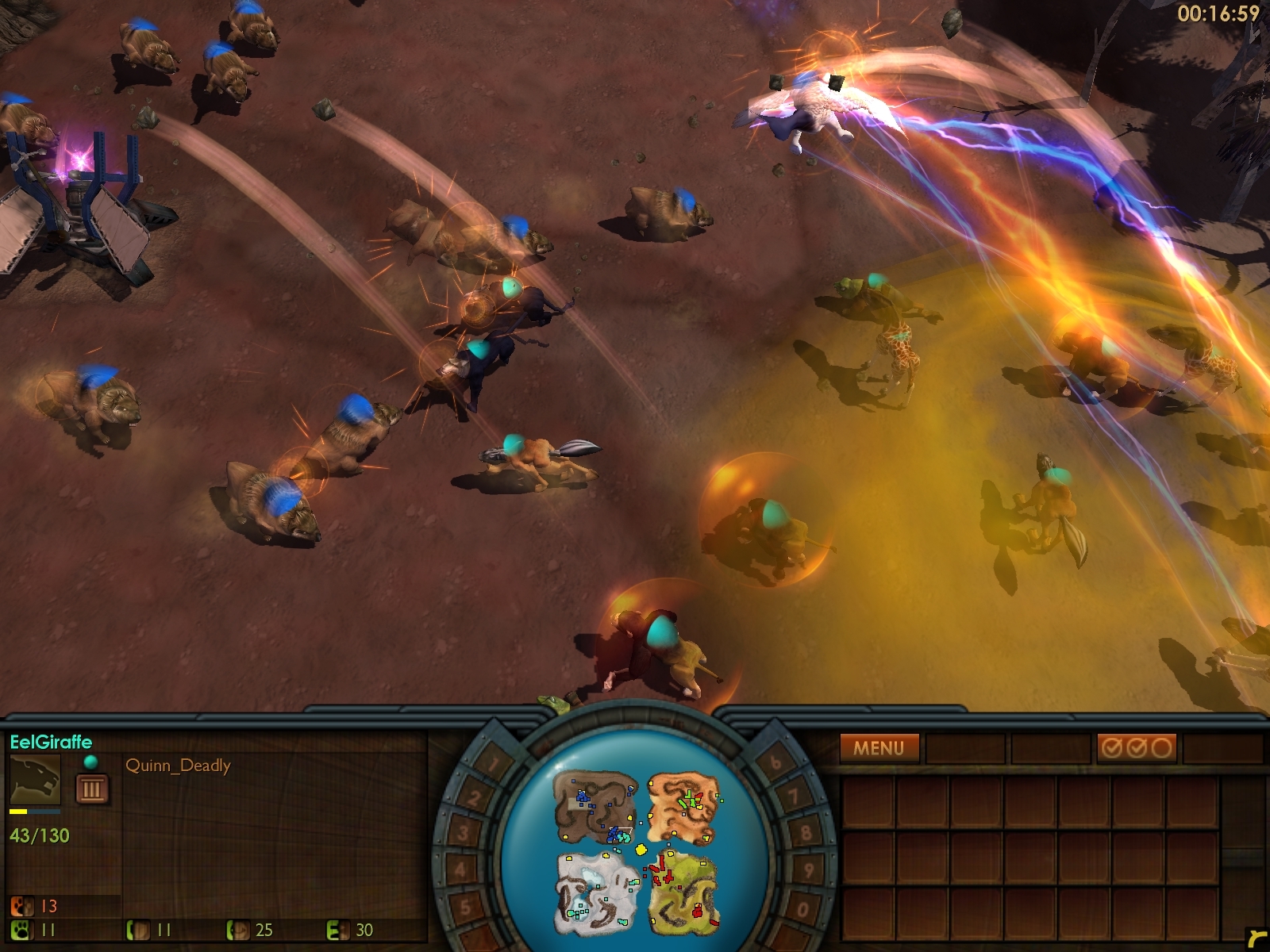The height and width of the screenshot is (952, 1270).
Task: Select control group 9 slot
Action: point(808,870)
